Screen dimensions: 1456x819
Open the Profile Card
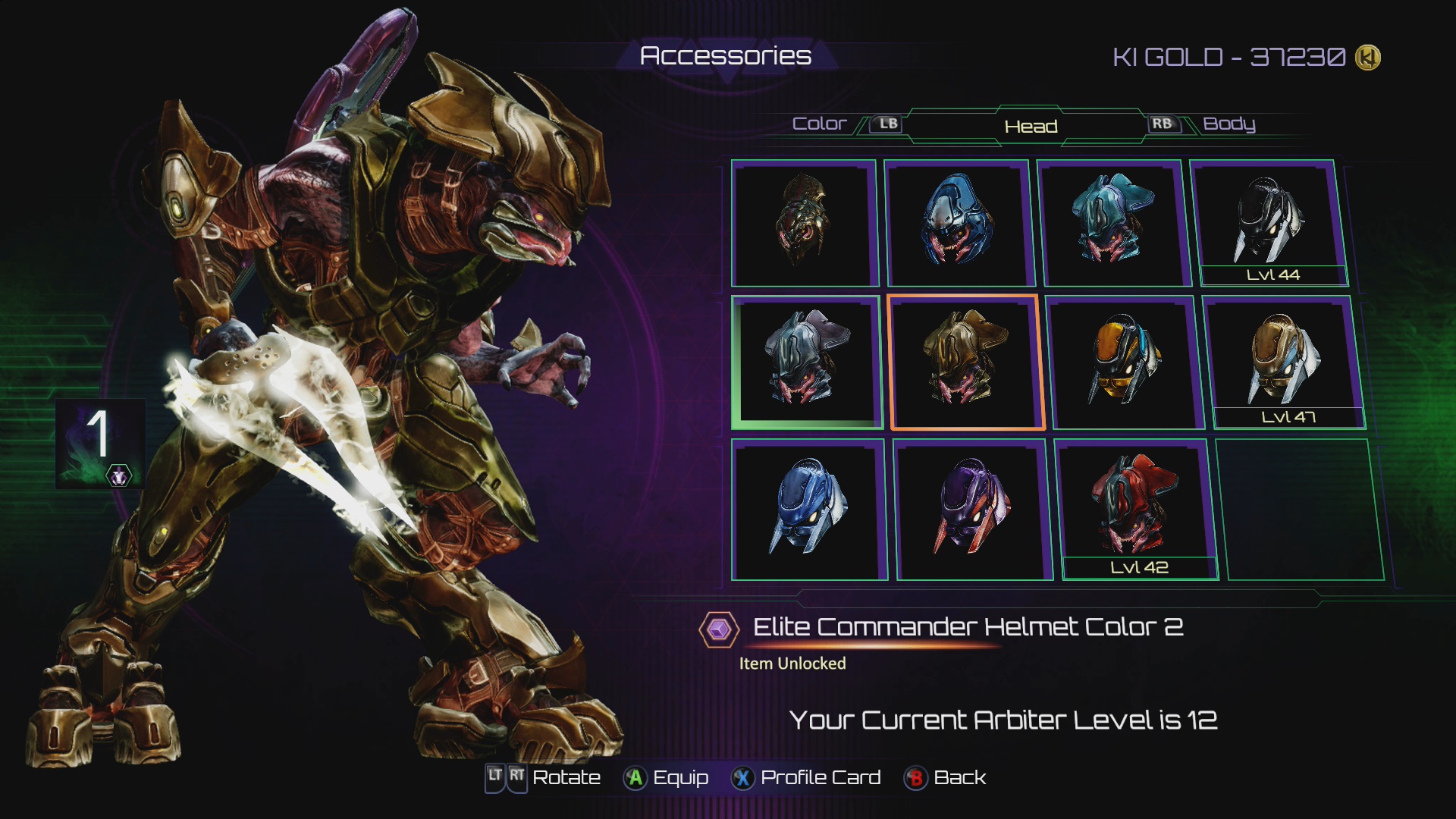[806, 778]
